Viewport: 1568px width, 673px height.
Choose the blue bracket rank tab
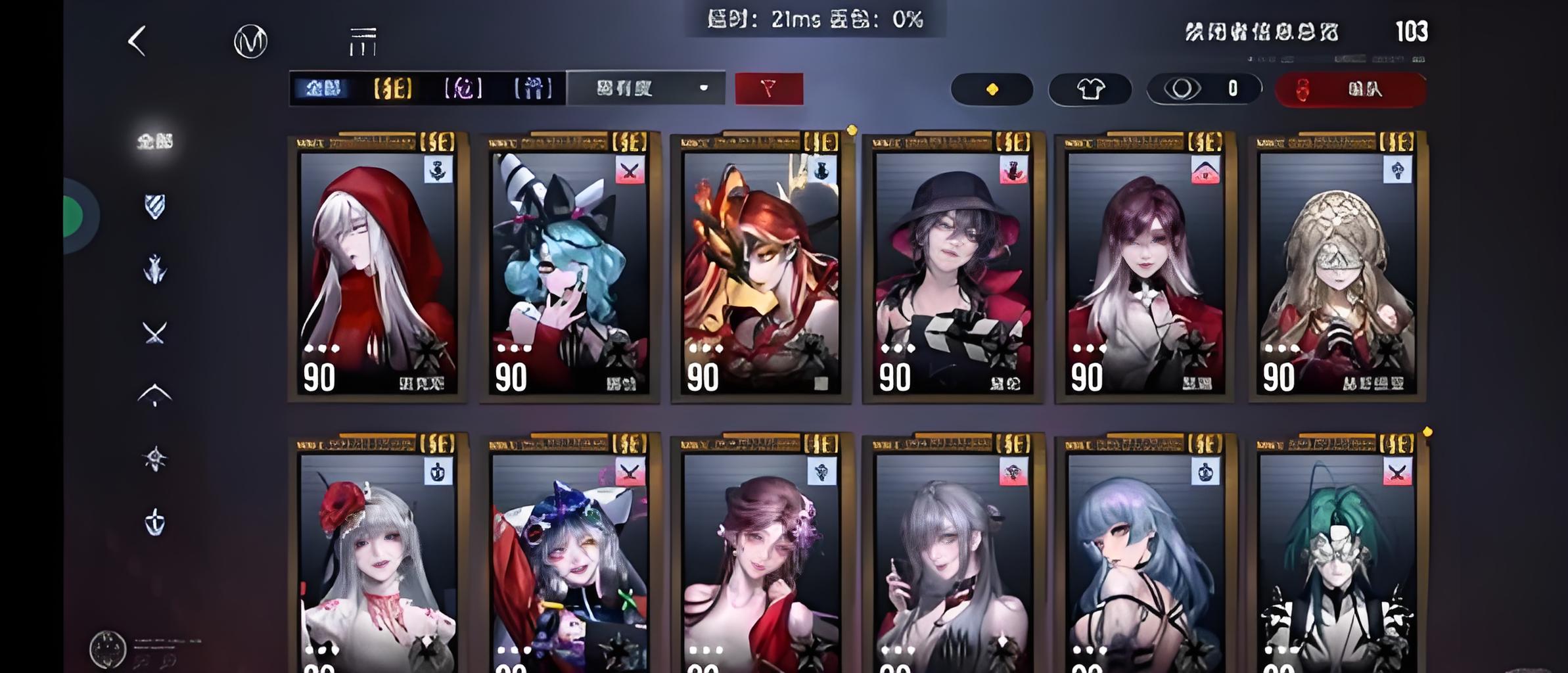click(x=532, y=88)
